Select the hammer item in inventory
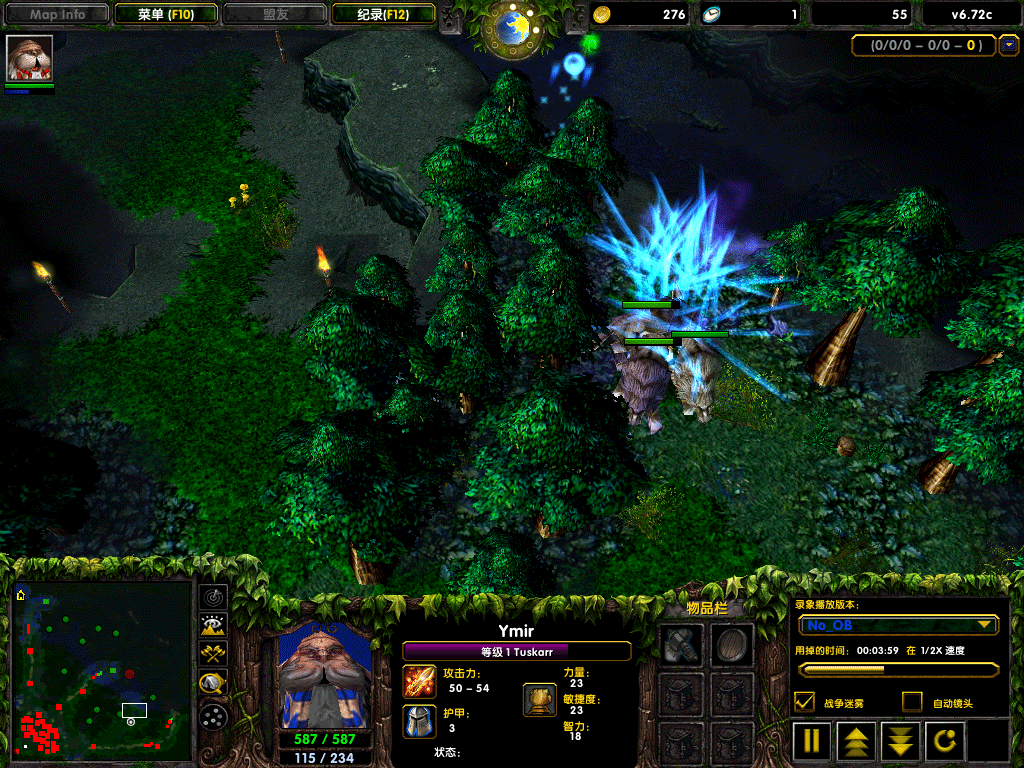Image resolution: width=1024 pixels, height=768 pixels. point(681,646)
